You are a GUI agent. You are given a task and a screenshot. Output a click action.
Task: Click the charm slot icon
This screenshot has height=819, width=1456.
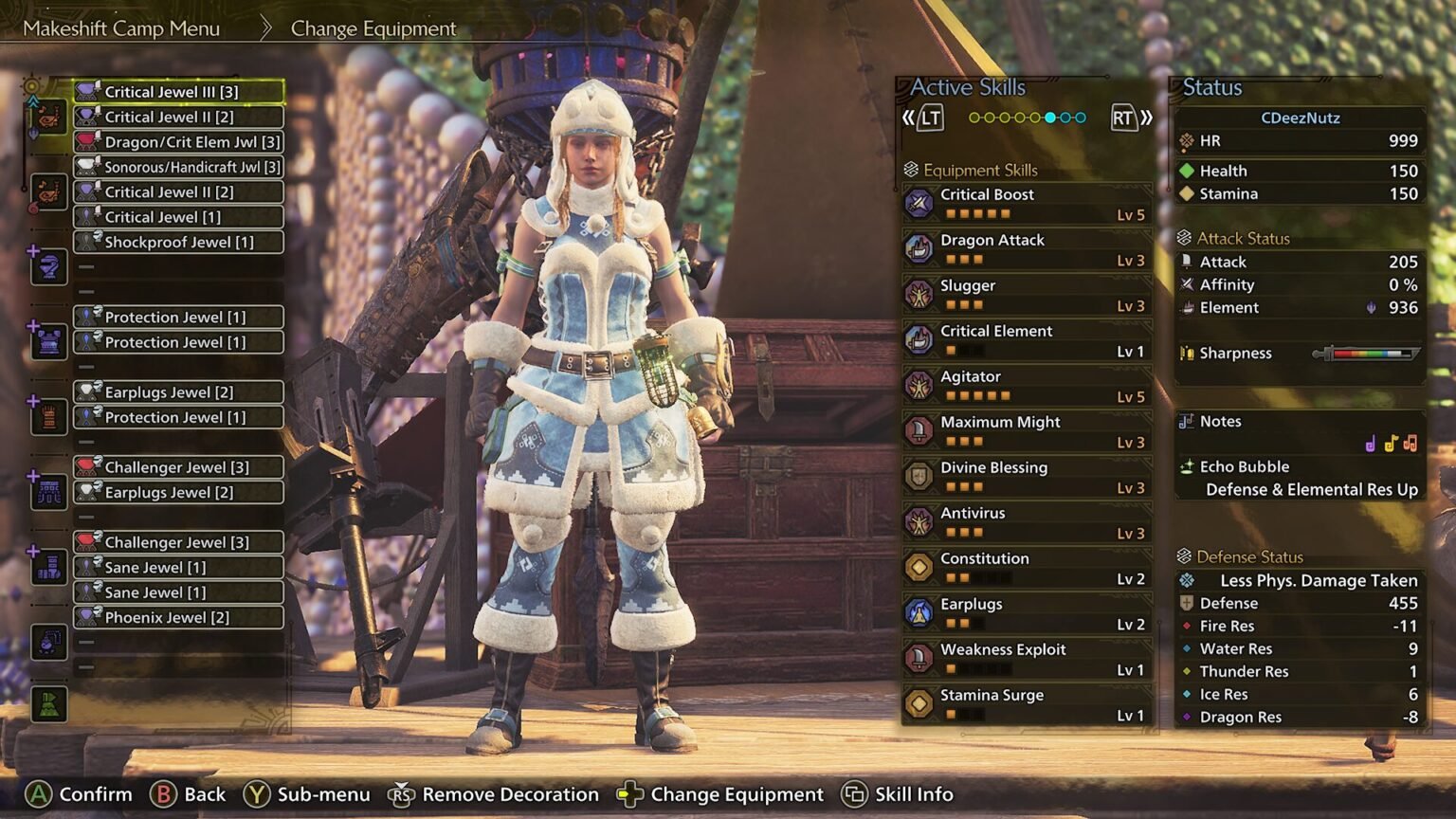47,642
